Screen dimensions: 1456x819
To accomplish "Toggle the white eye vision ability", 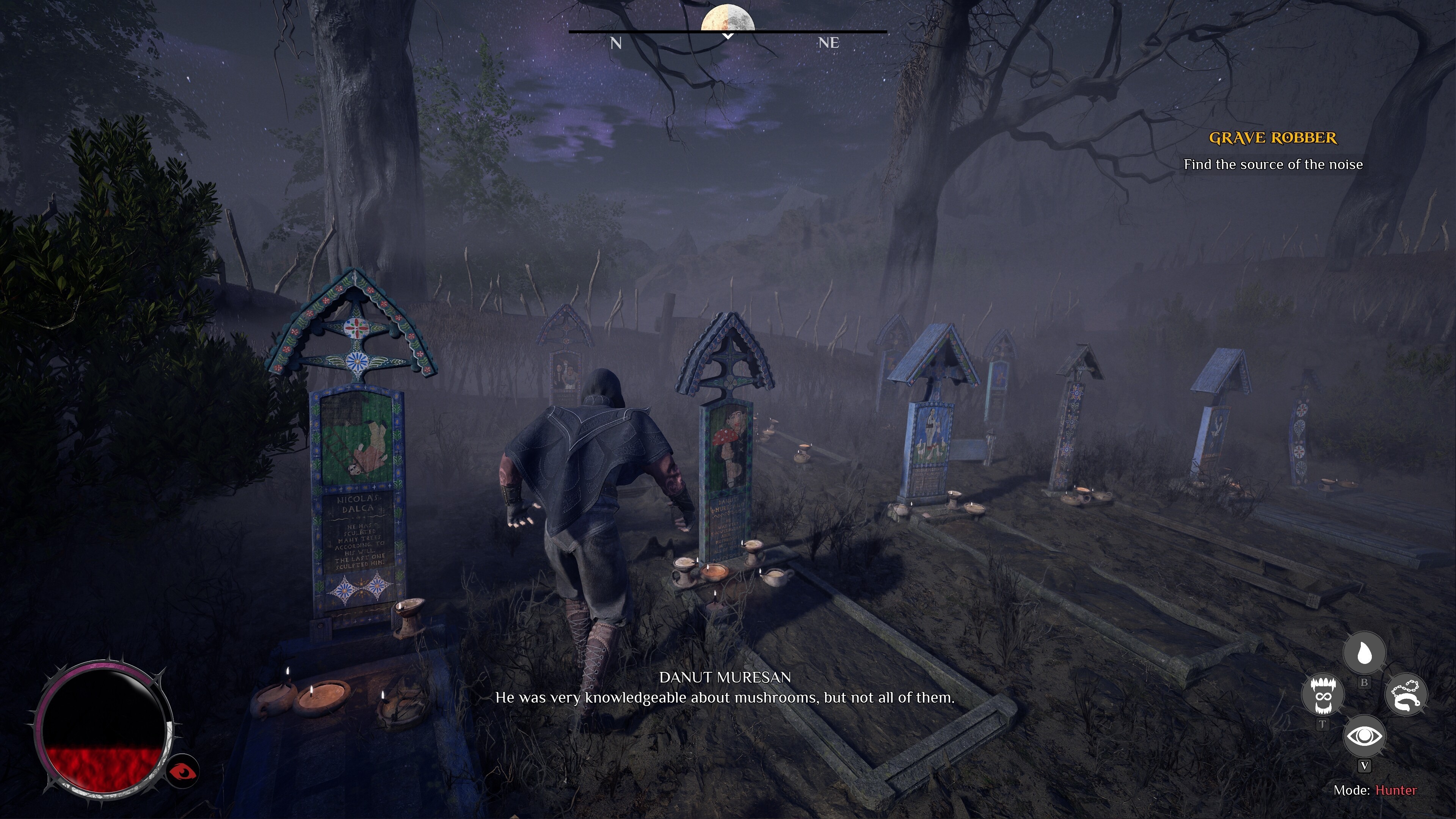I will click(x=1364, y=736).
